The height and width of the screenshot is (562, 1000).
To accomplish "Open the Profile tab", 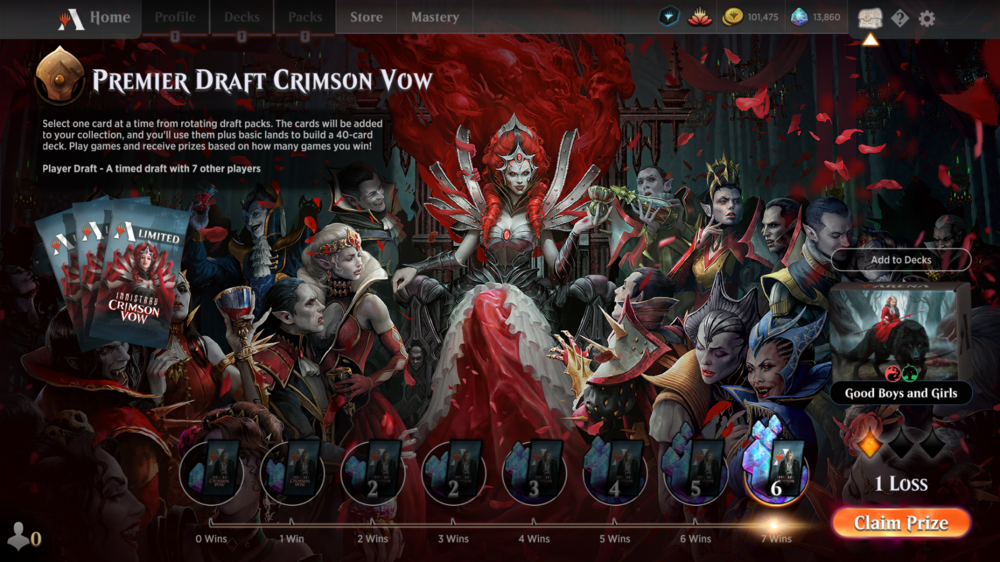I will click(x=175, y=18).
